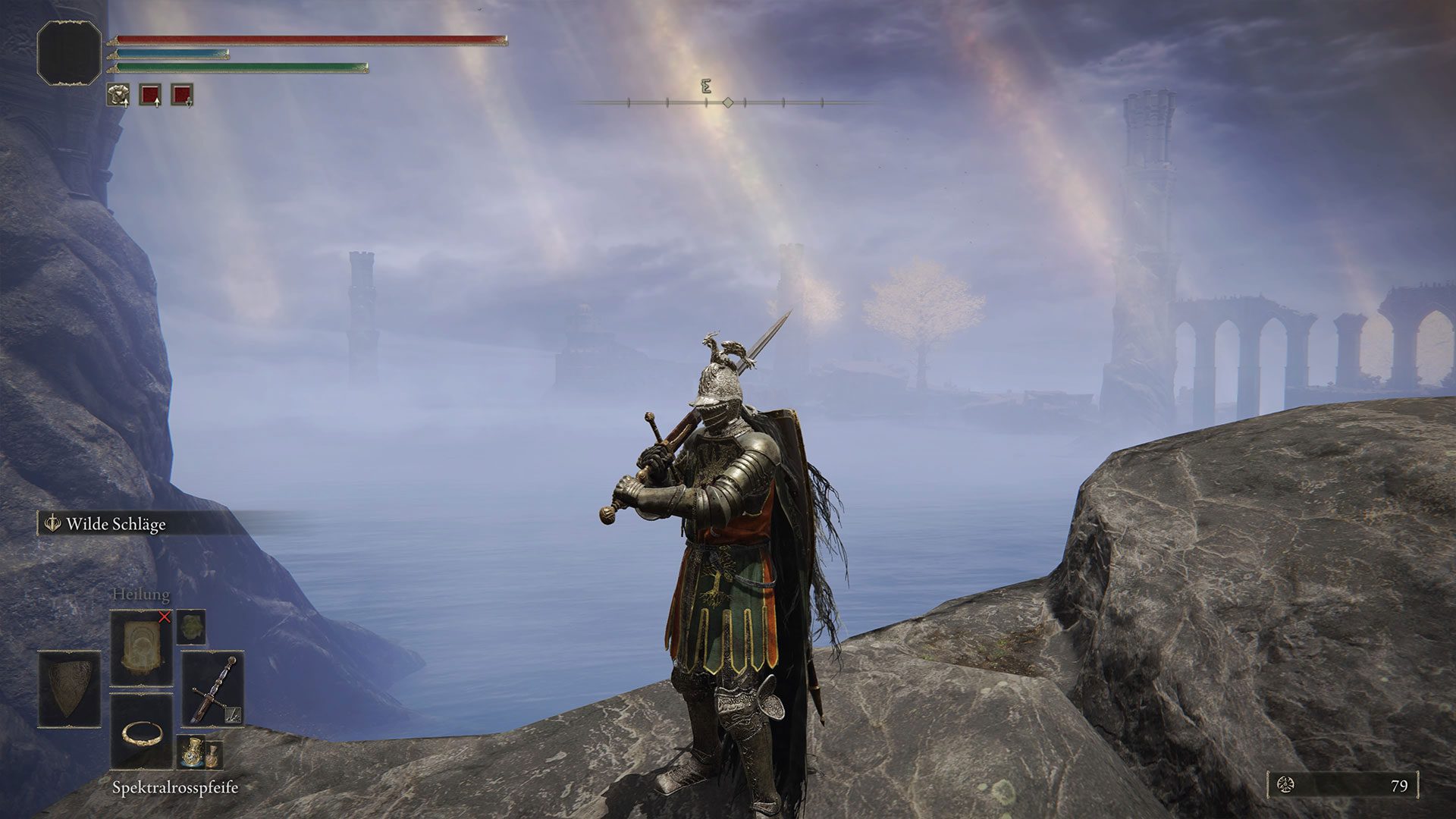Image resolution: width=1456 pixels, height=819 pixels.
Task: Click the armor buff status icon
Action: click(x=118, y=95)
